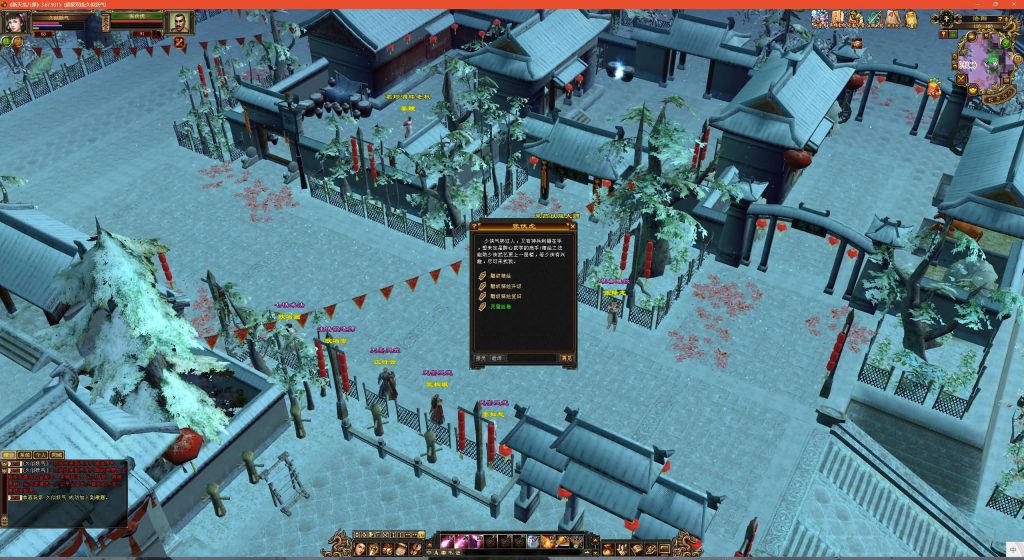The width and height of the screenshot is (1024, 560).
Task: Activate the first pink skill on the hotbar
Action: [x=446, y=542]
